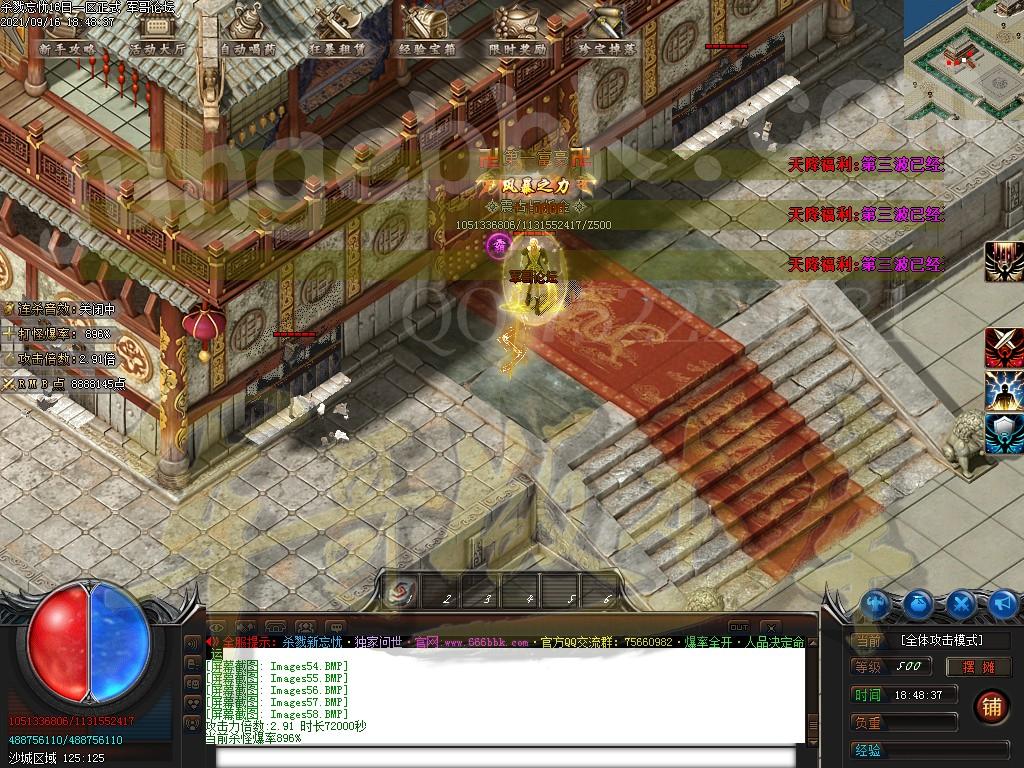
Task: Show the 珍宝掉落 treasure drops list
Action: click(x=607, y=47)
